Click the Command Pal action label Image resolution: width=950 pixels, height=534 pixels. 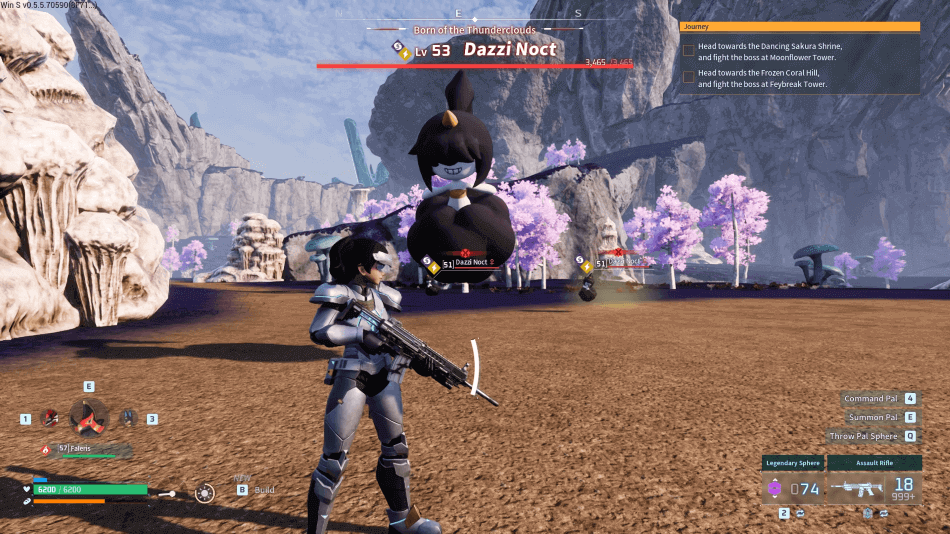click(x=871, y=399)
